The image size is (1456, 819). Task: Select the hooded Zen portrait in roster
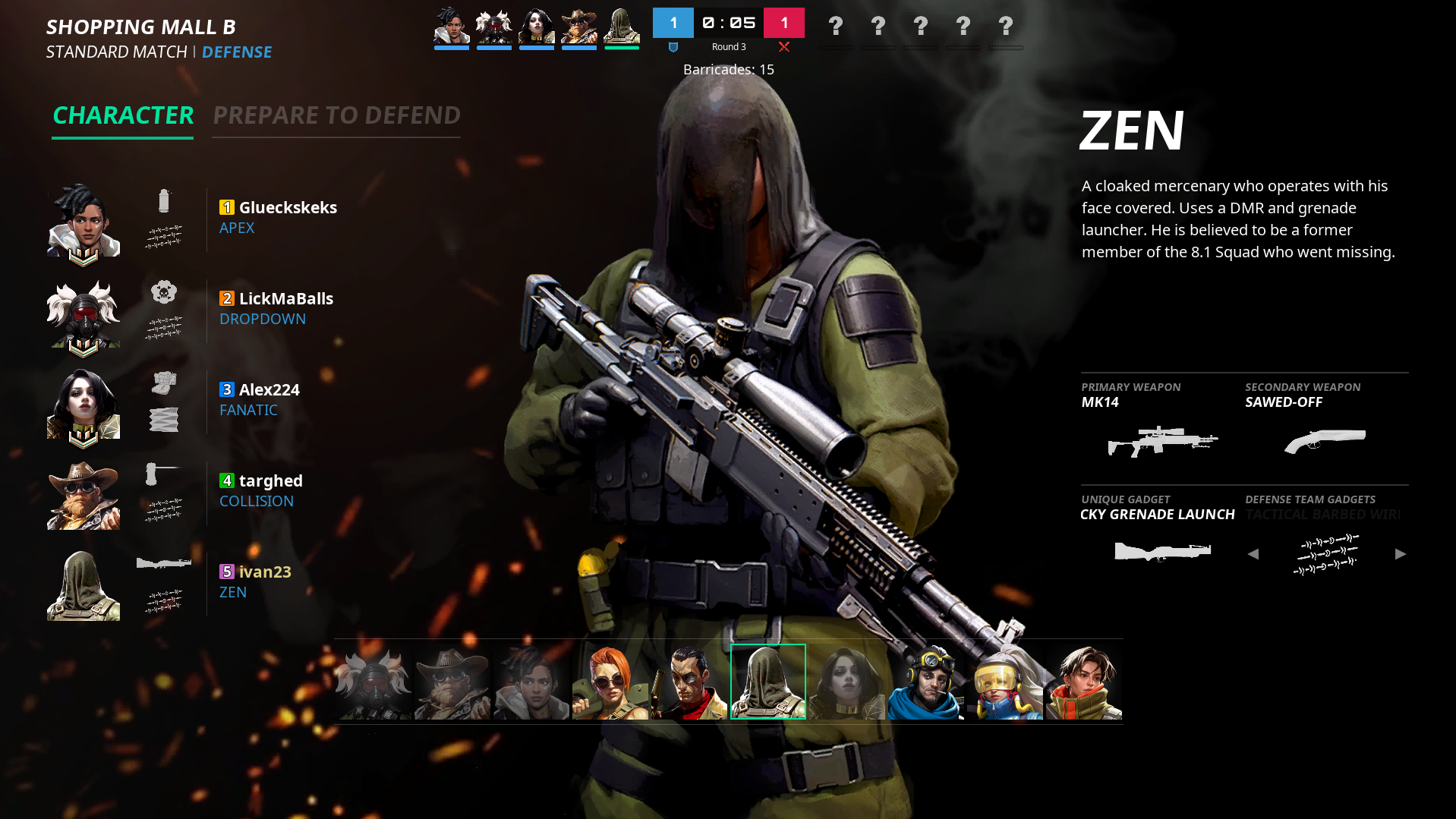pos(767,681)
